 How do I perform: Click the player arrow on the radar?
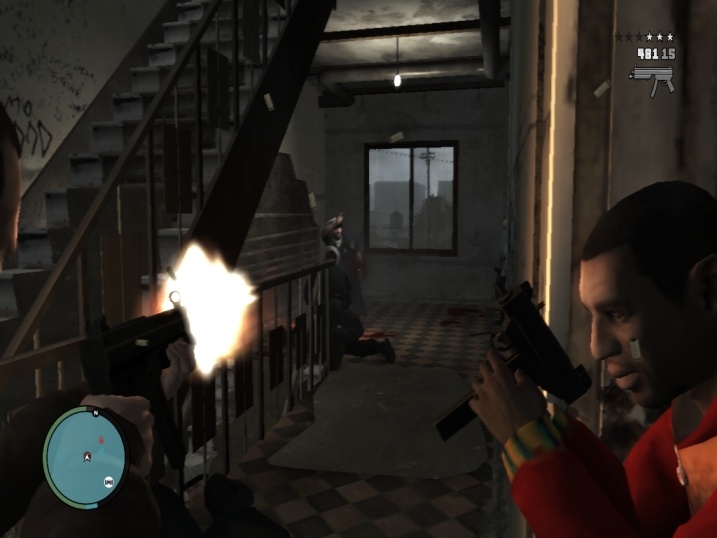click(87, 456)
